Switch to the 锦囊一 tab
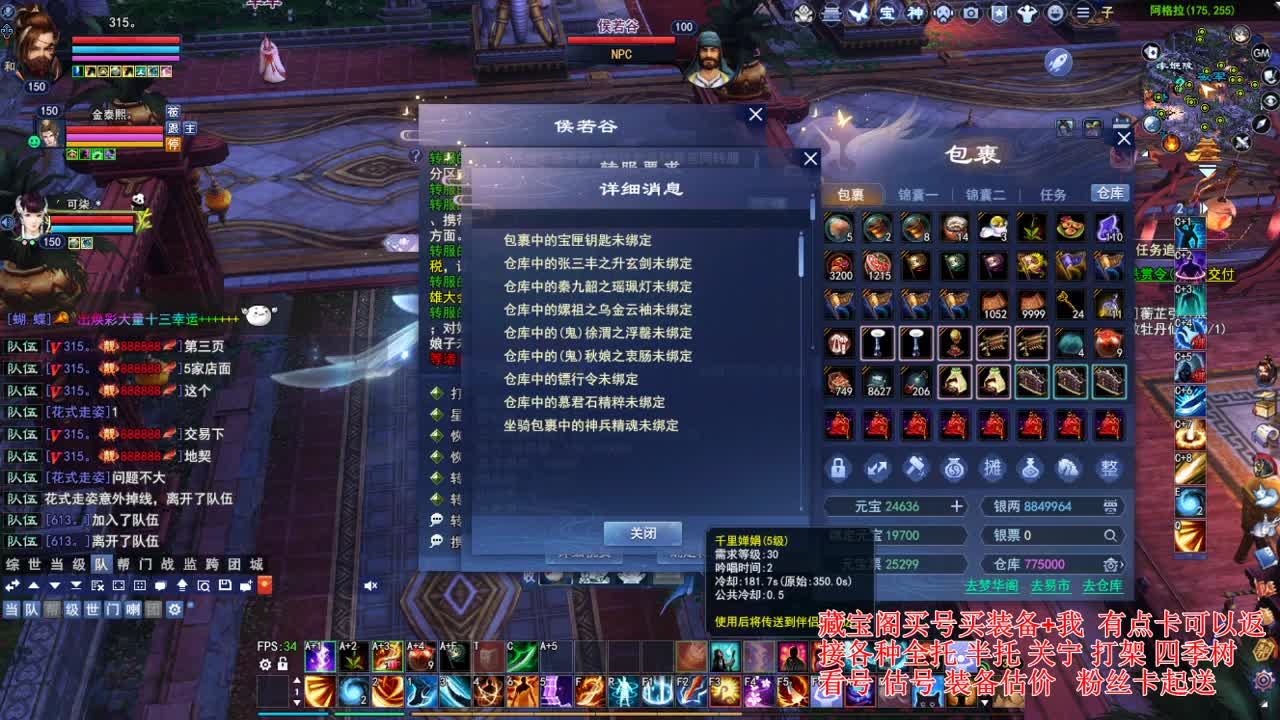Image resolution: width=1280 pixels, height=720 pixels. [x=917, y=193]
